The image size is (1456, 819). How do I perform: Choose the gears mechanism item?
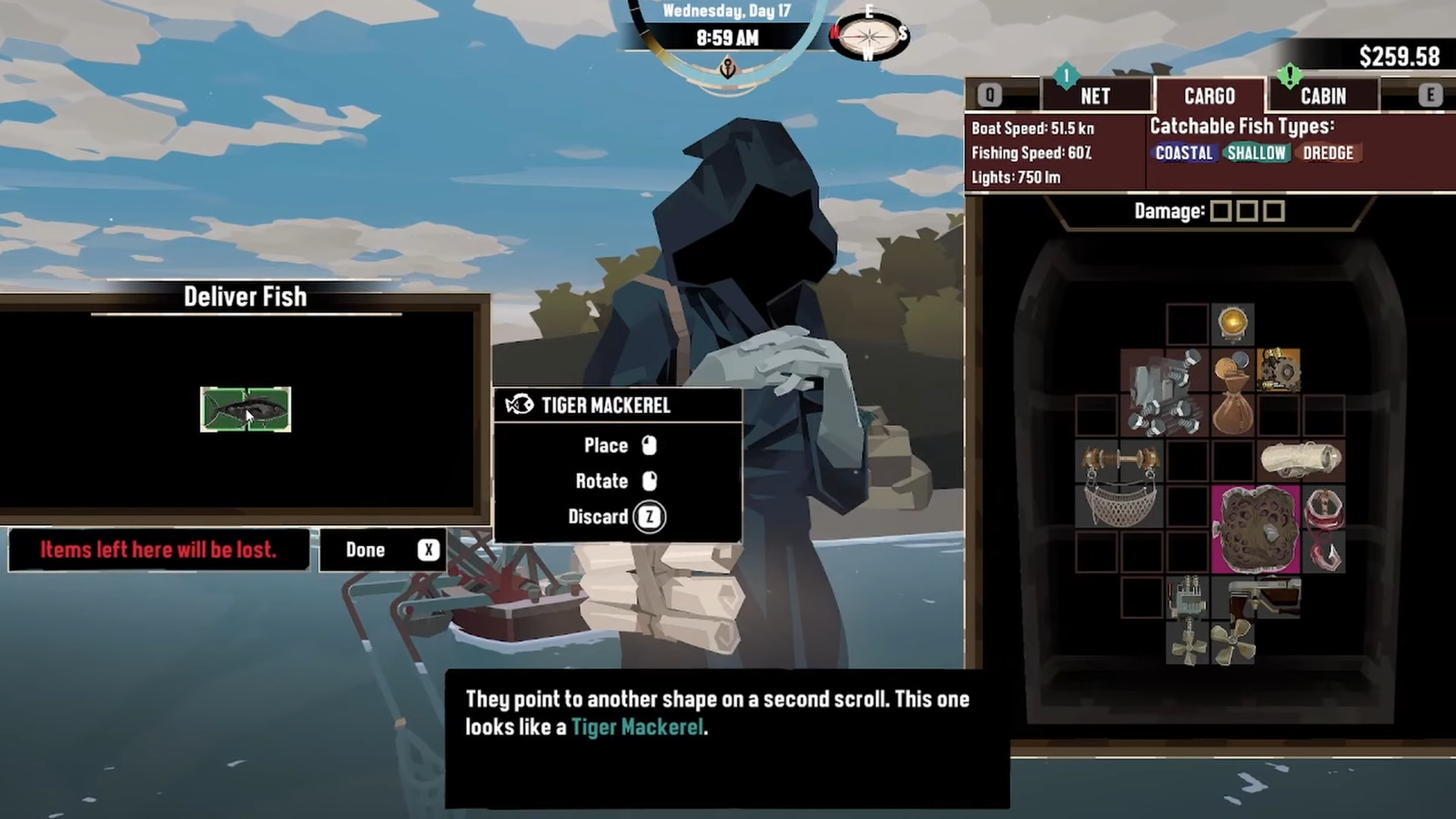coord(1278,370)
